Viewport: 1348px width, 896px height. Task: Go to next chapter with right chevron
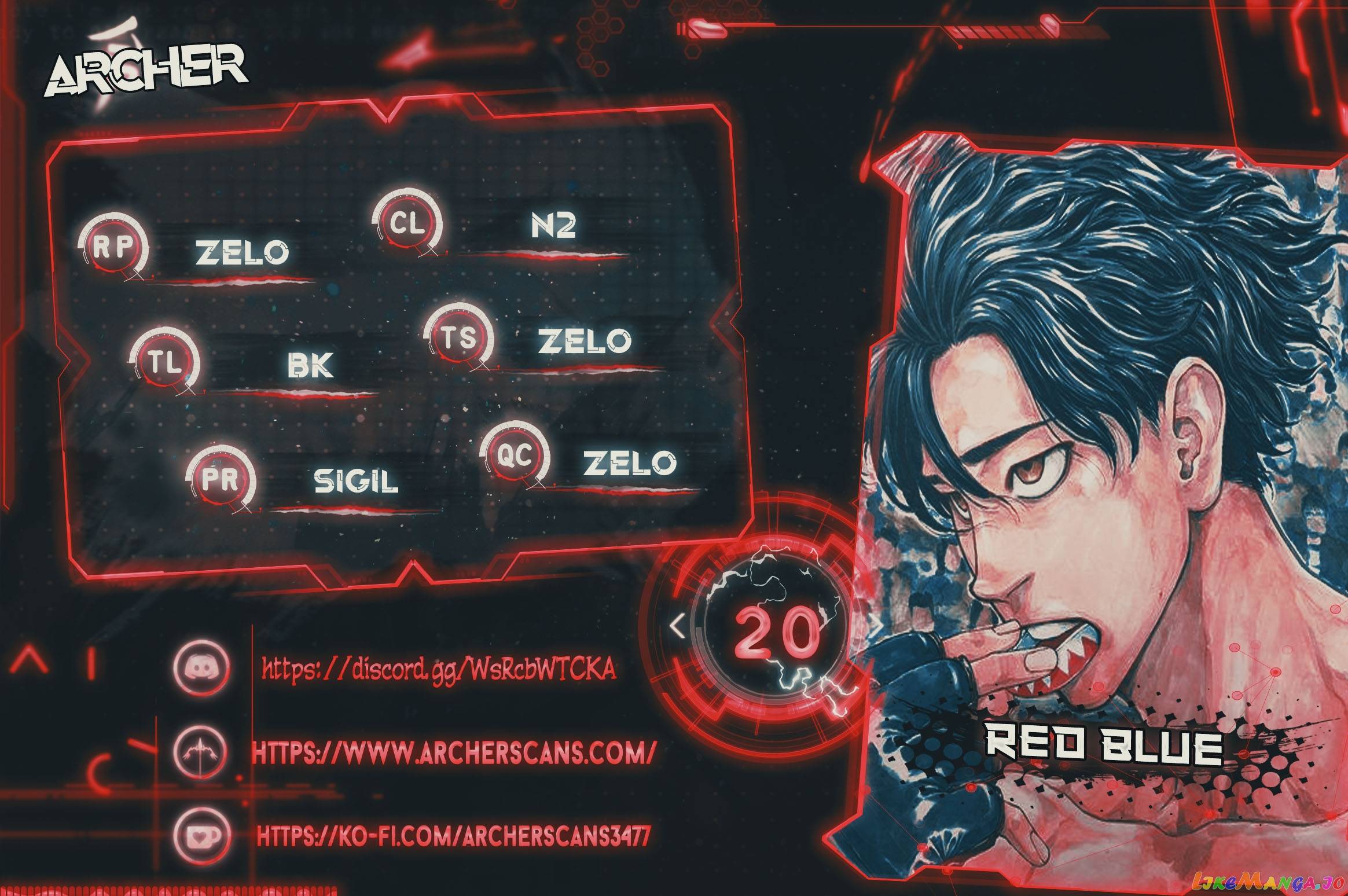[876, 626]
